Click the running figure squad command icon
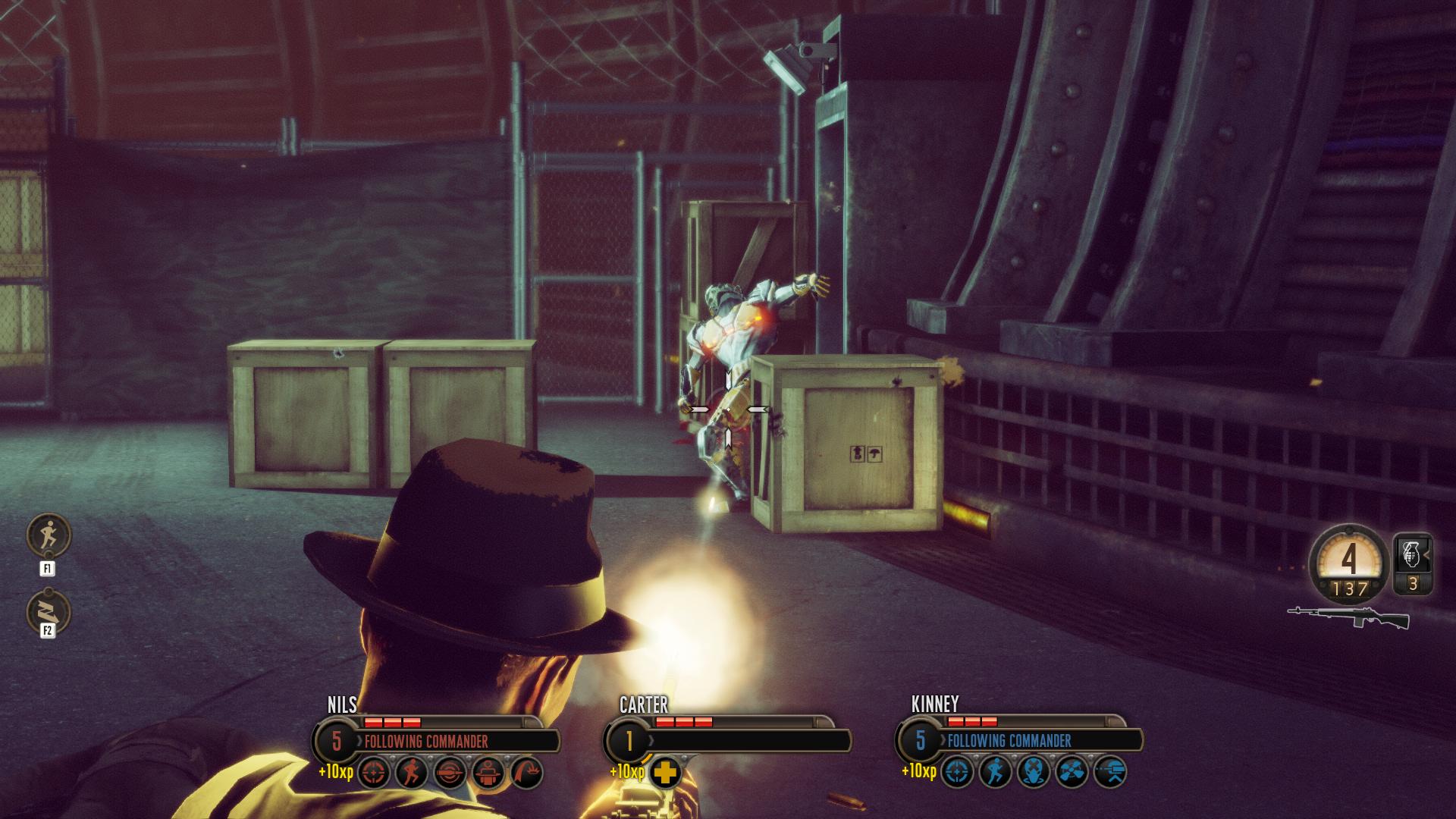This screenshot has height=819, width=1456. [49, 535]
